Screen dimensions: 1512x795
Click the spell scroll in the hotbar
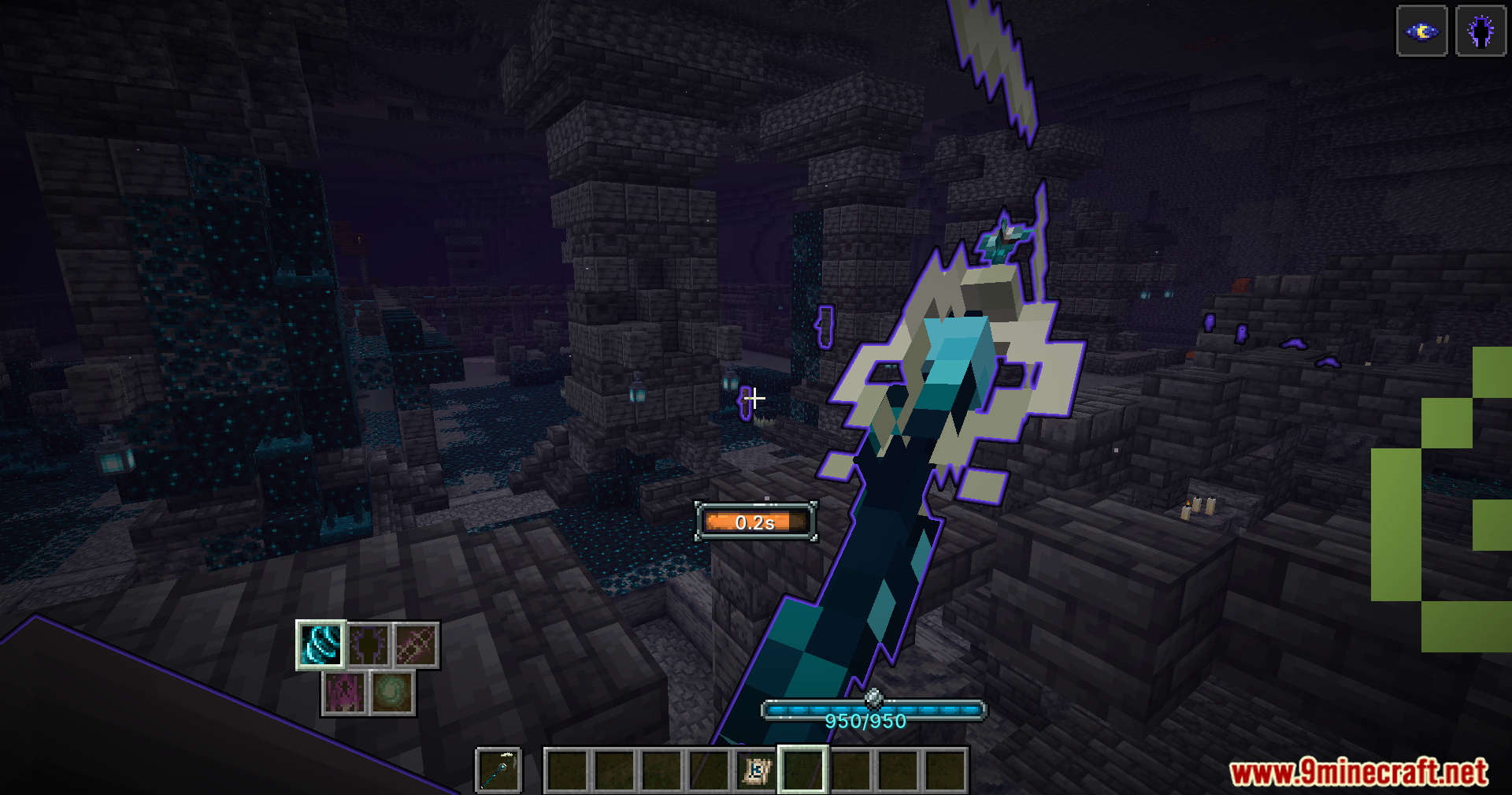click(756, 770)
